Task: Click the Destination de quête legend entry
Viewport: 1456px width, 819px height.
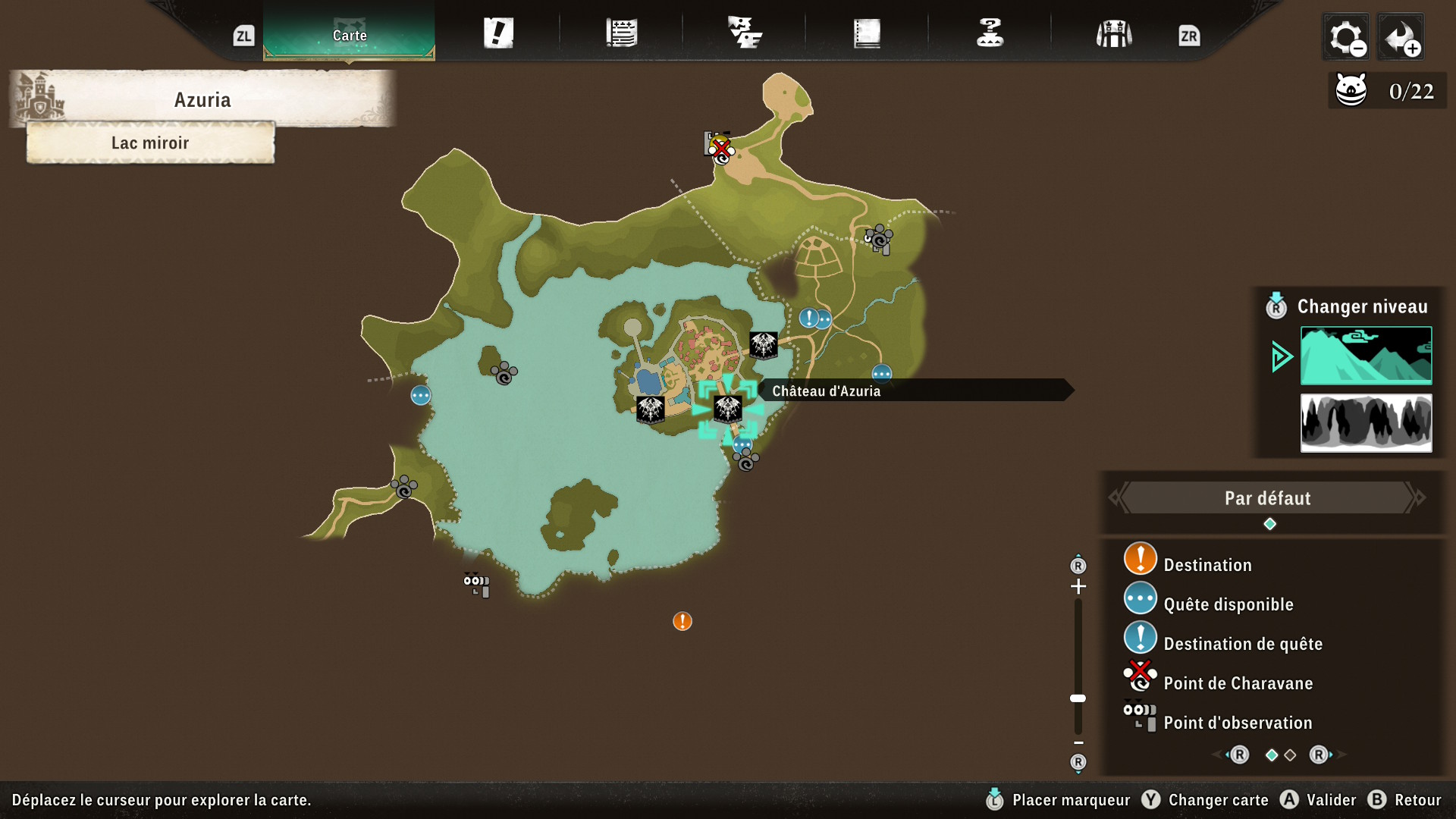Action: pyautogui.click(x=1242, y=644)
